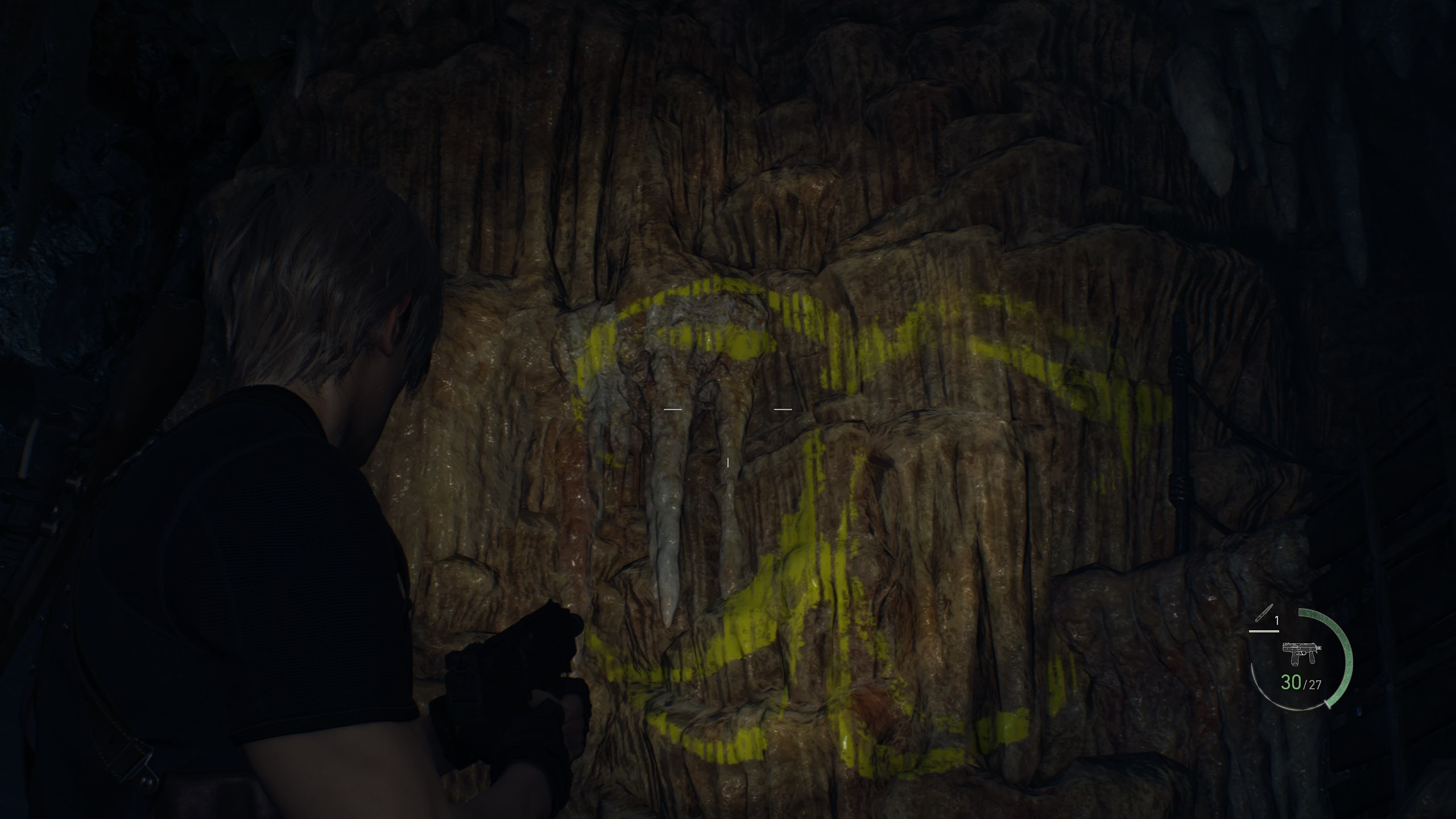Screen dimensions: 1456x819
Task: Click the loaded ammo number 30
Action: (x=1292, y=682)
